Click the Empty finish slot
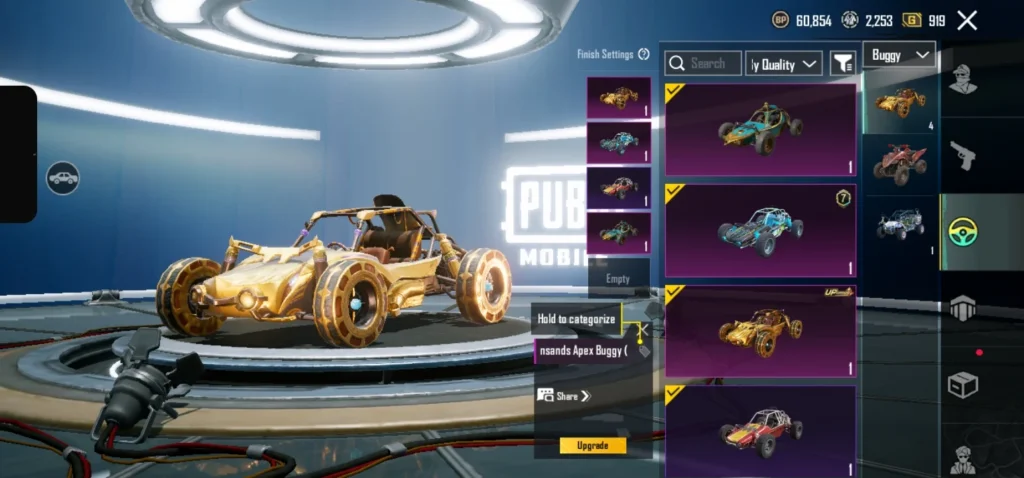 point(618,279)
